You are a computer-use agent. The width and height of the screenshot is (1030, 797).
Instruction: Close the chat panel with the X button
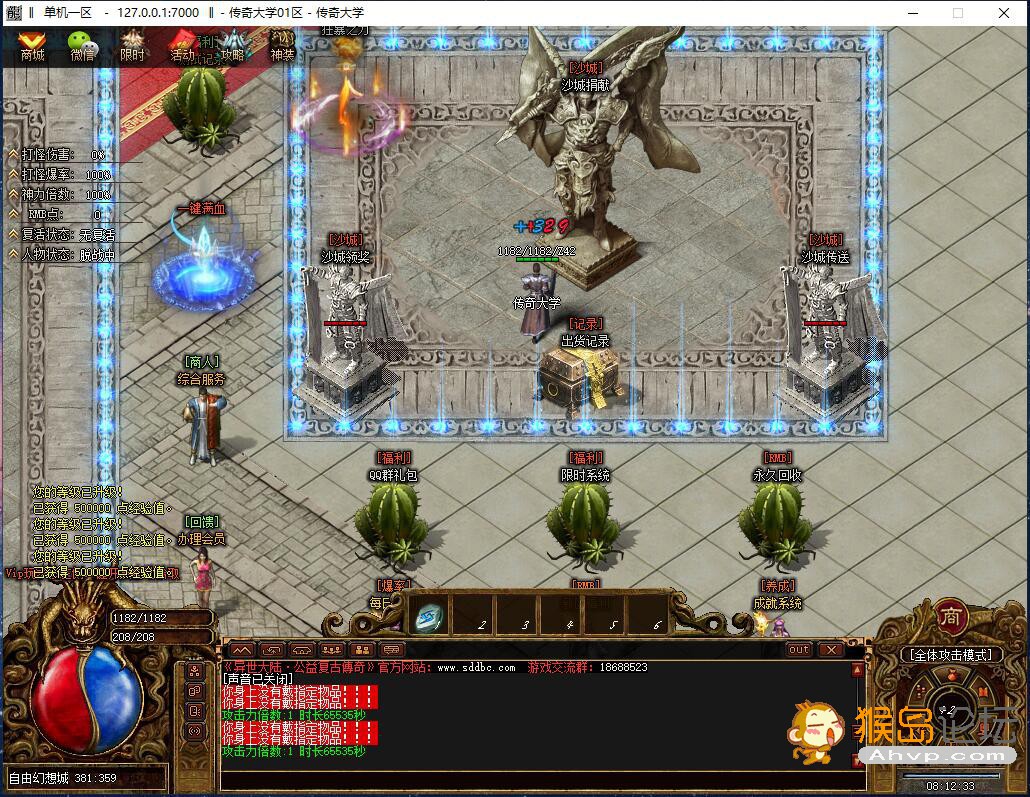coord(830,650)
